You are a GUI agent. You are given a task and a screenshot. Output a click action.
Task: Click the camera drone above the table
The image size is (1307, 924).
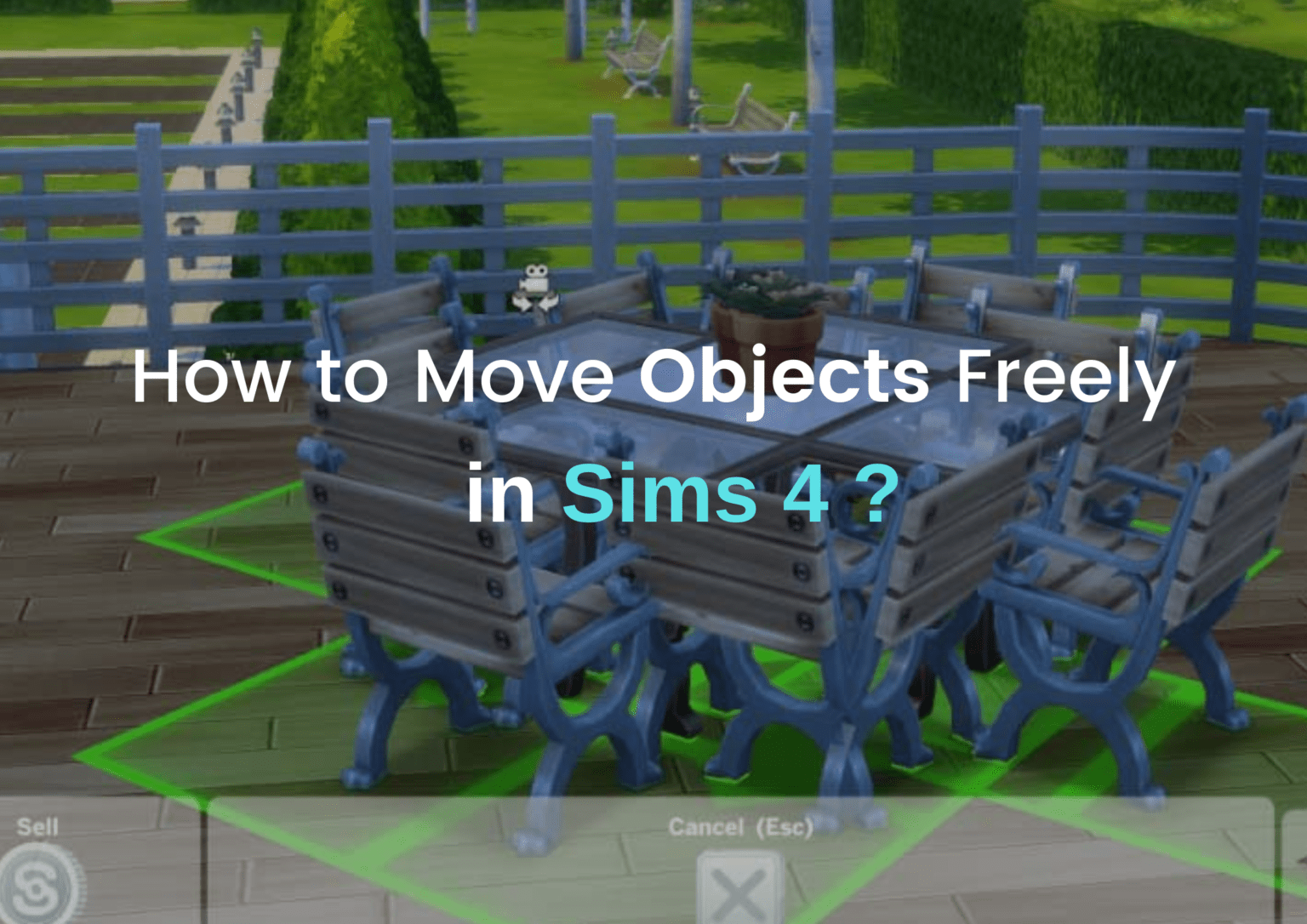click(x=533, y=285)
